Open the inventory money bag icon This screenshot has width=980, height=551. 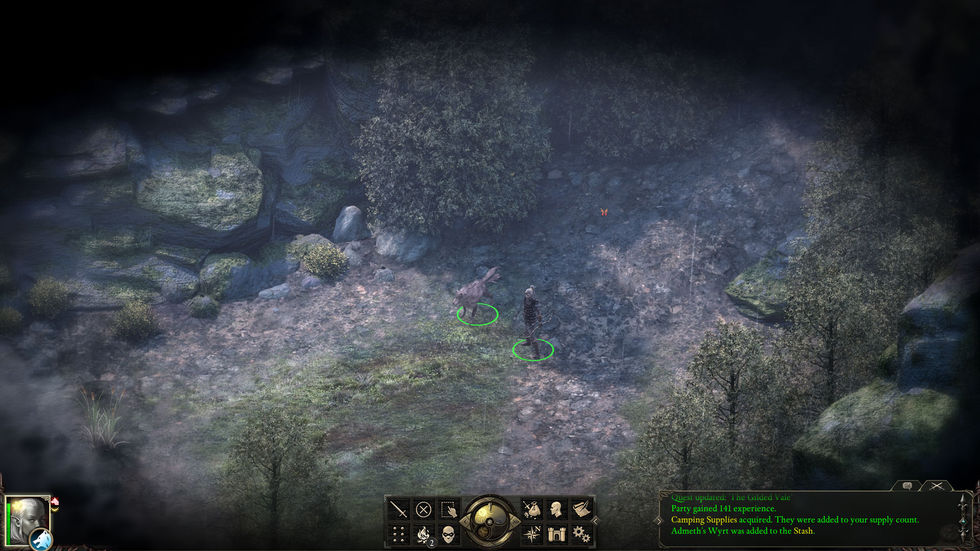pos(530,510)
